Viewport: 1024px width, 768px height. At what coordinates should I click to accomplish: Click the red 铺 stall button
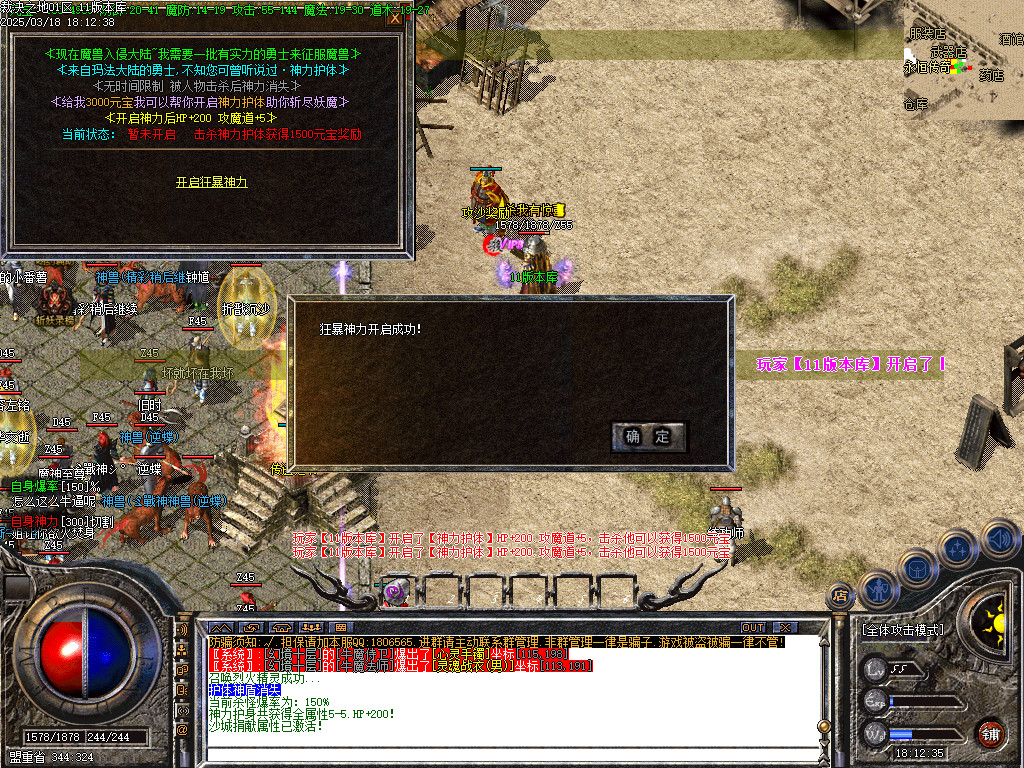click(x=990, y=732)
